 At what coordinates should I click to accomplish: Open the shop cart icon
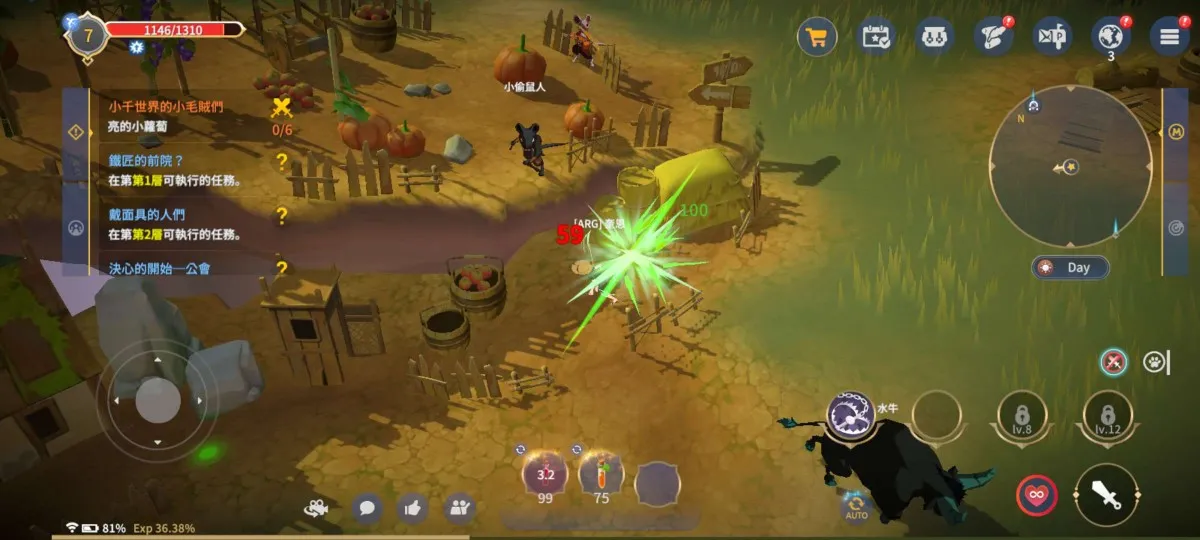click(x=817, y=38)
